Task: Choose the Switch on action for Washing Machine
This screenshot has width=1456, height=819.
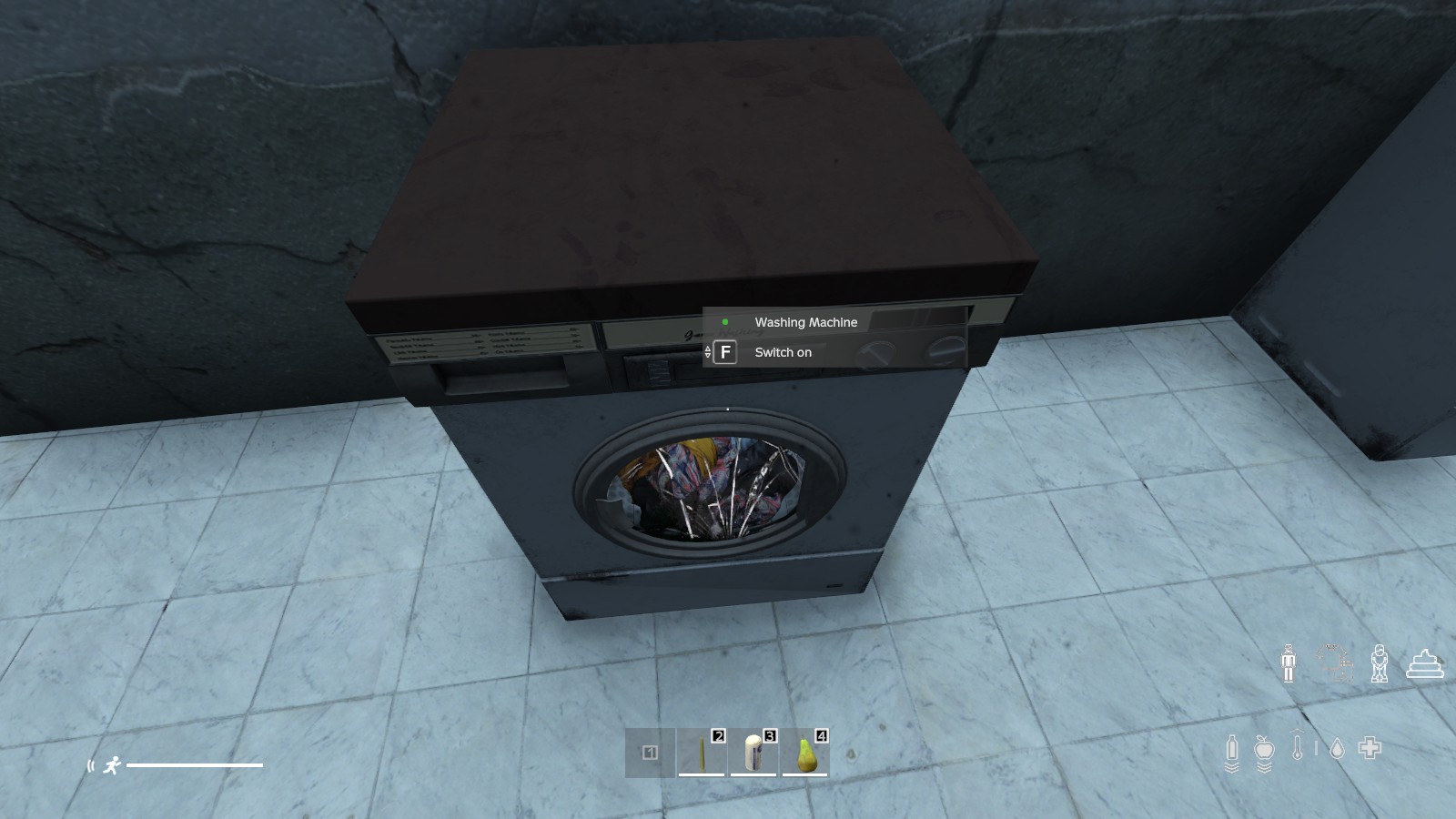Action: click(x=783, y=352)
